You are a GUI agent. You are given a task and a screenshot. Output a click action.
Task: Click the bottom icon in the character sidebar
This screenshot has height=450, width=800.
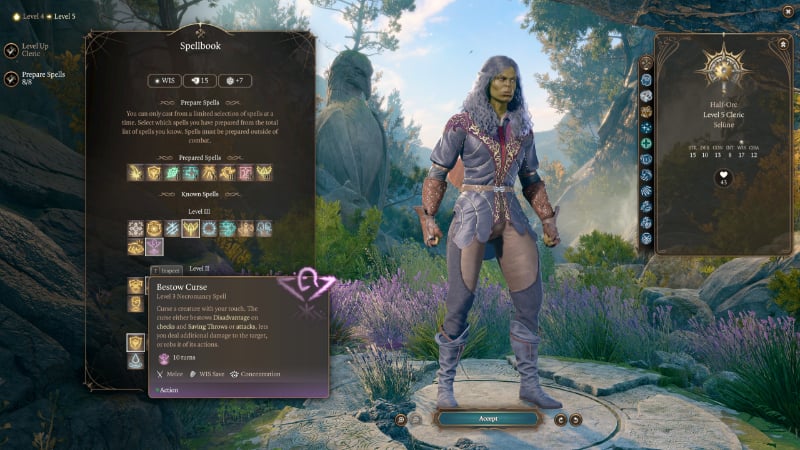[647, 239]
